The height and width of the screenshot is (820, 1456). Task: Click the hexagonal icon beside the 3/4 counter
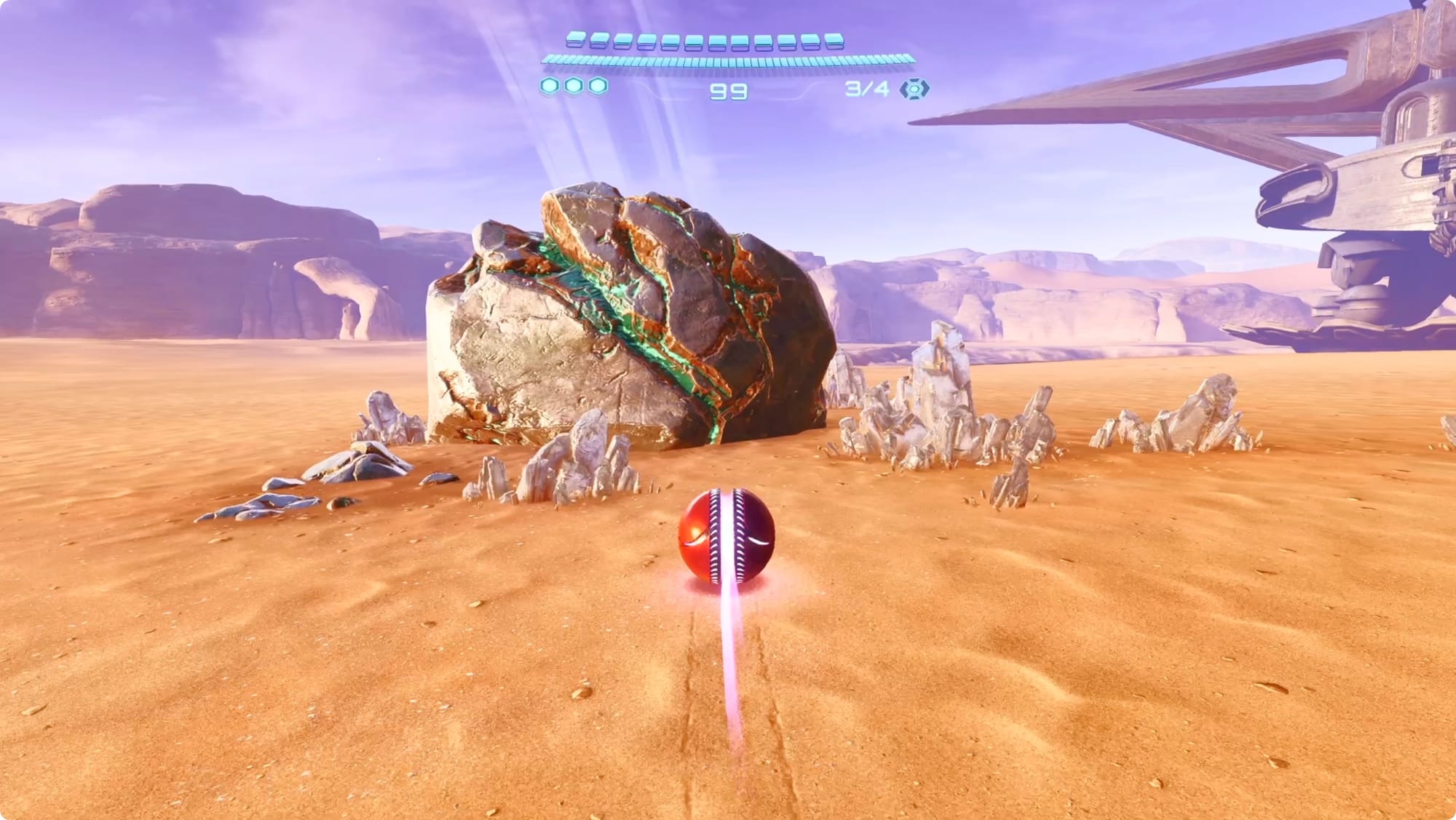(914, 89)
